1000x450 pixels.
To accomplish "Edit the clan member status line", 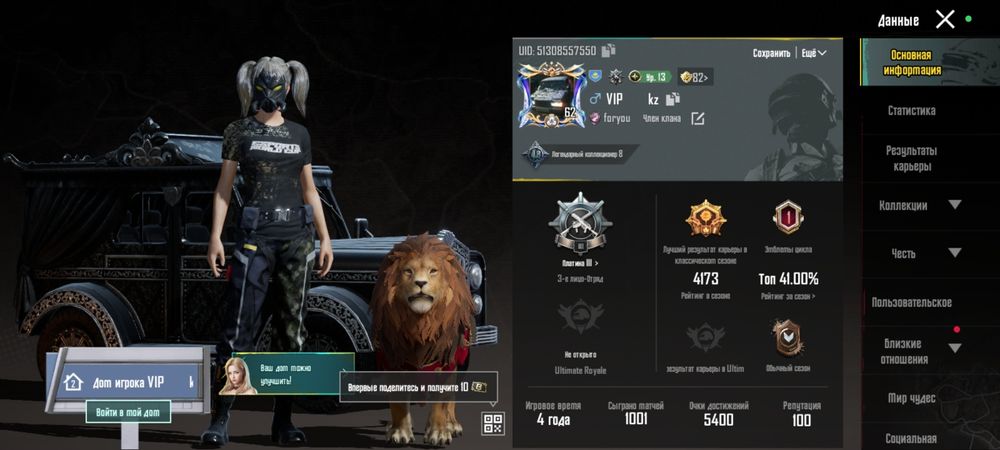I will (x=697, y=118).
